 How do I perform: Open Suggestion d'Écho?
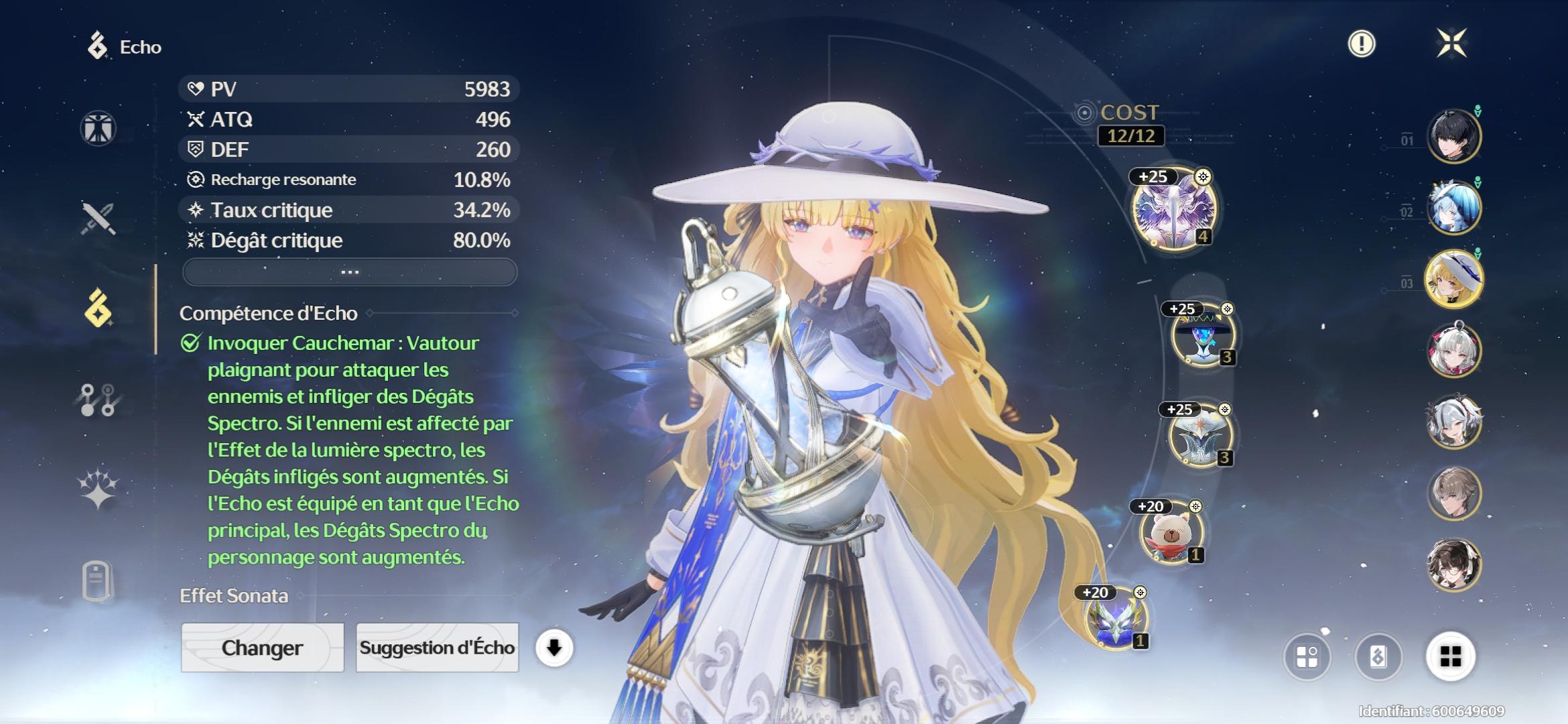[437, 648]
